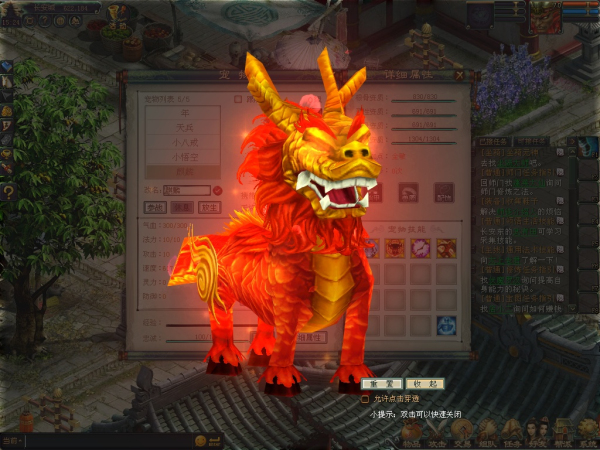The height and width of the screenshot is (450, 600).
Task: Open the 系统 (system) menu
Action: pos(588,435)
